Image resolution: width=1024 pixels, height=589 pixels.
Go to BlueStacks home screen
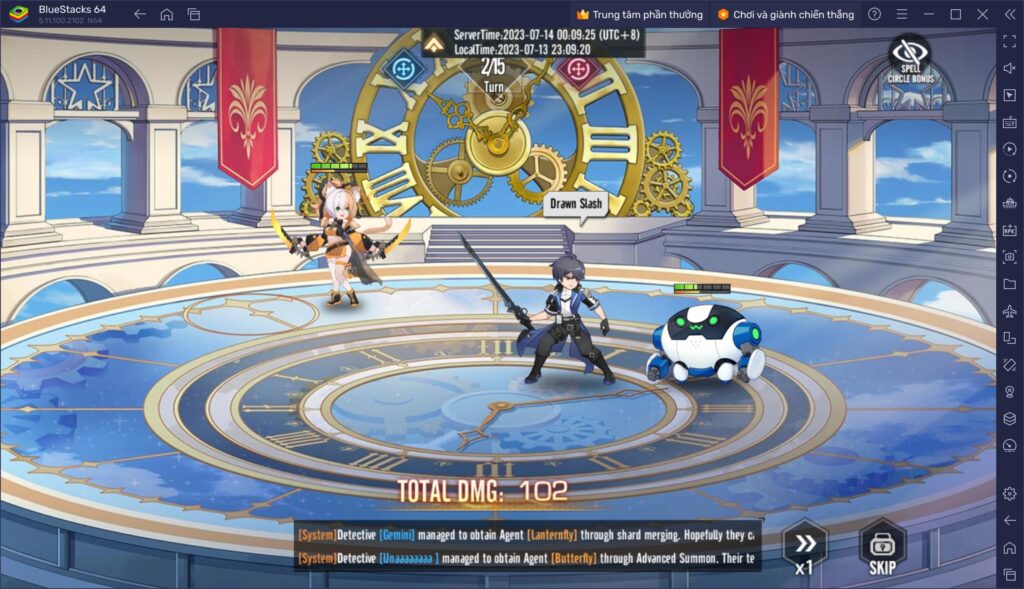pos(167,14)
